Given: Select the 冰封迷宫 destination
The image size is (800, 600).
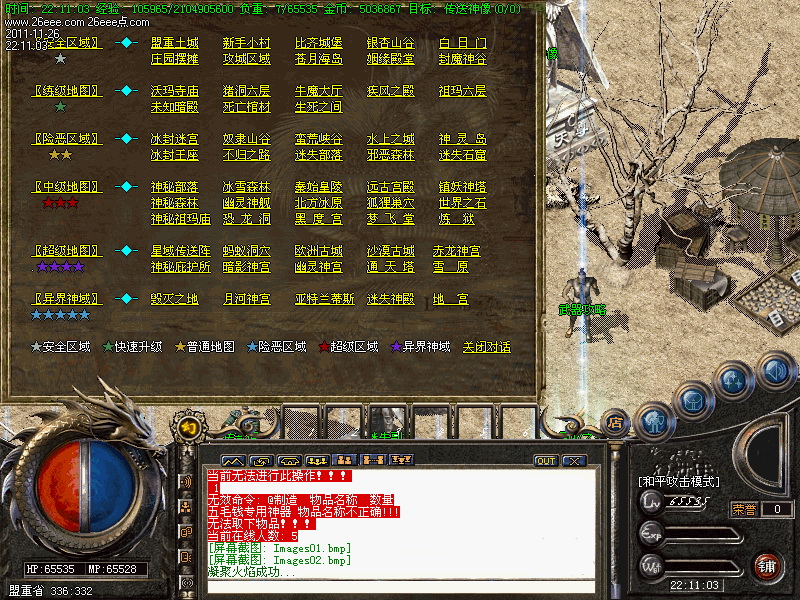Looking at the screenshot, I should [x=174, y=139].
